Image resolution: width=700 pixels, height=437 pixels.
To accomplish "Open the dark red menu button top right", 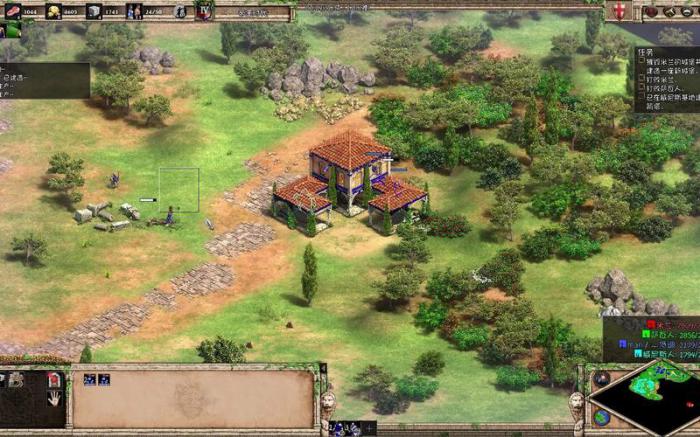I will (x=651, y=11).
